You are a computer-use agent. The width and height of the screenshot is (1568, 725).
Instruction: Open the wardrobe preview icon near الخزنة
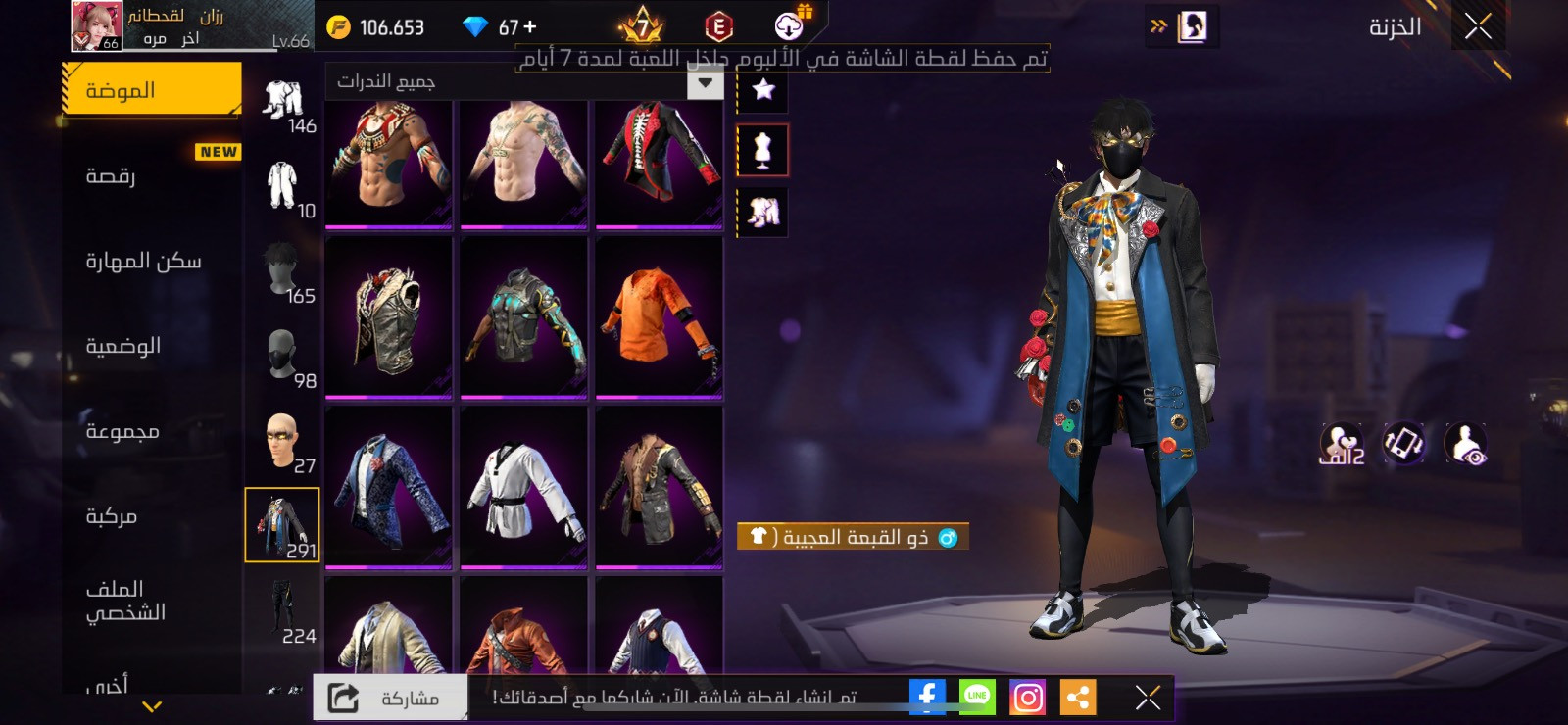coord(1193,26)
